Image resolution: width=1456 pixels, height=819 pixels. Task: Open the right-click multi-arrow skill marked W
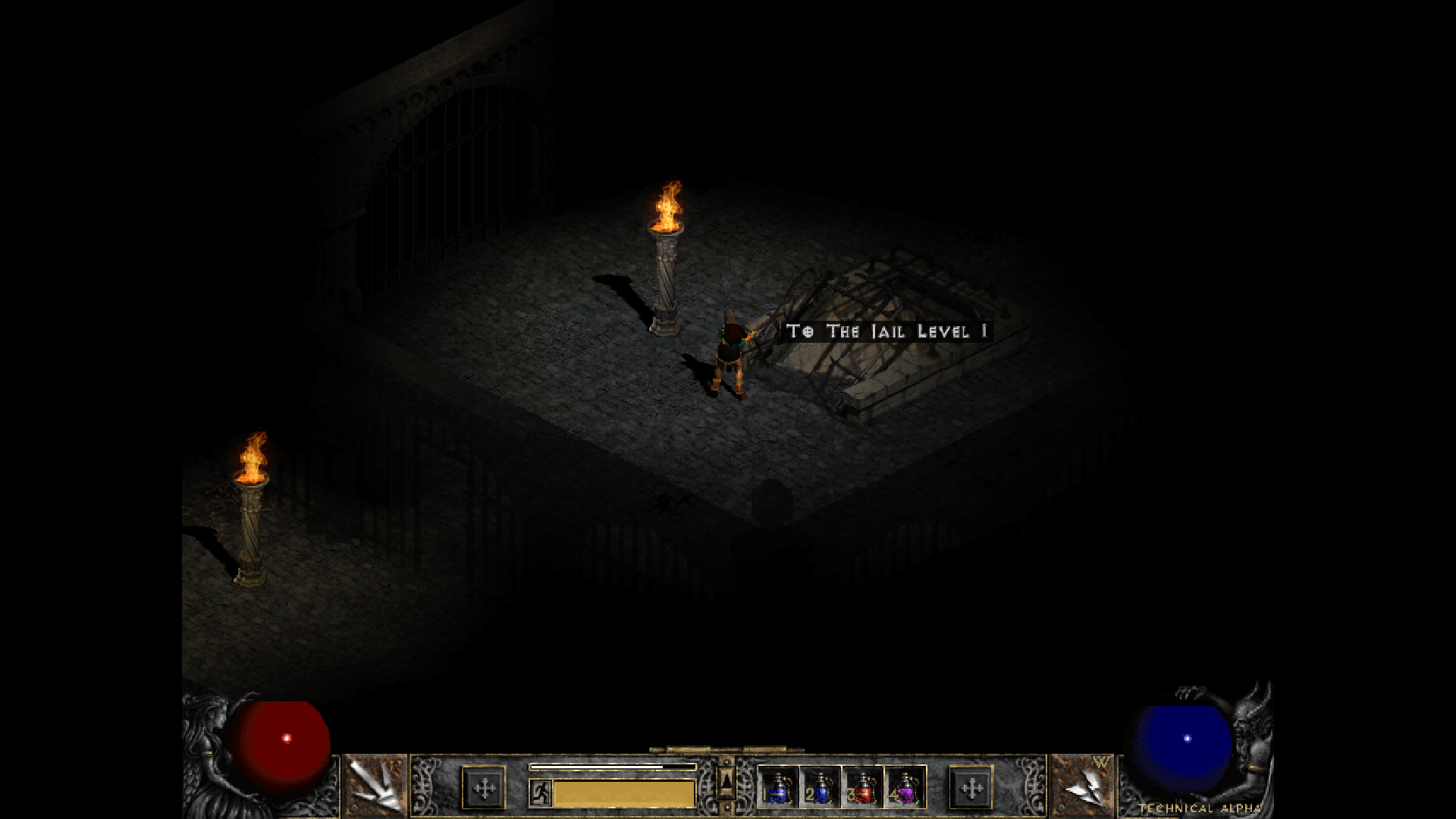tap(1082, 786)
